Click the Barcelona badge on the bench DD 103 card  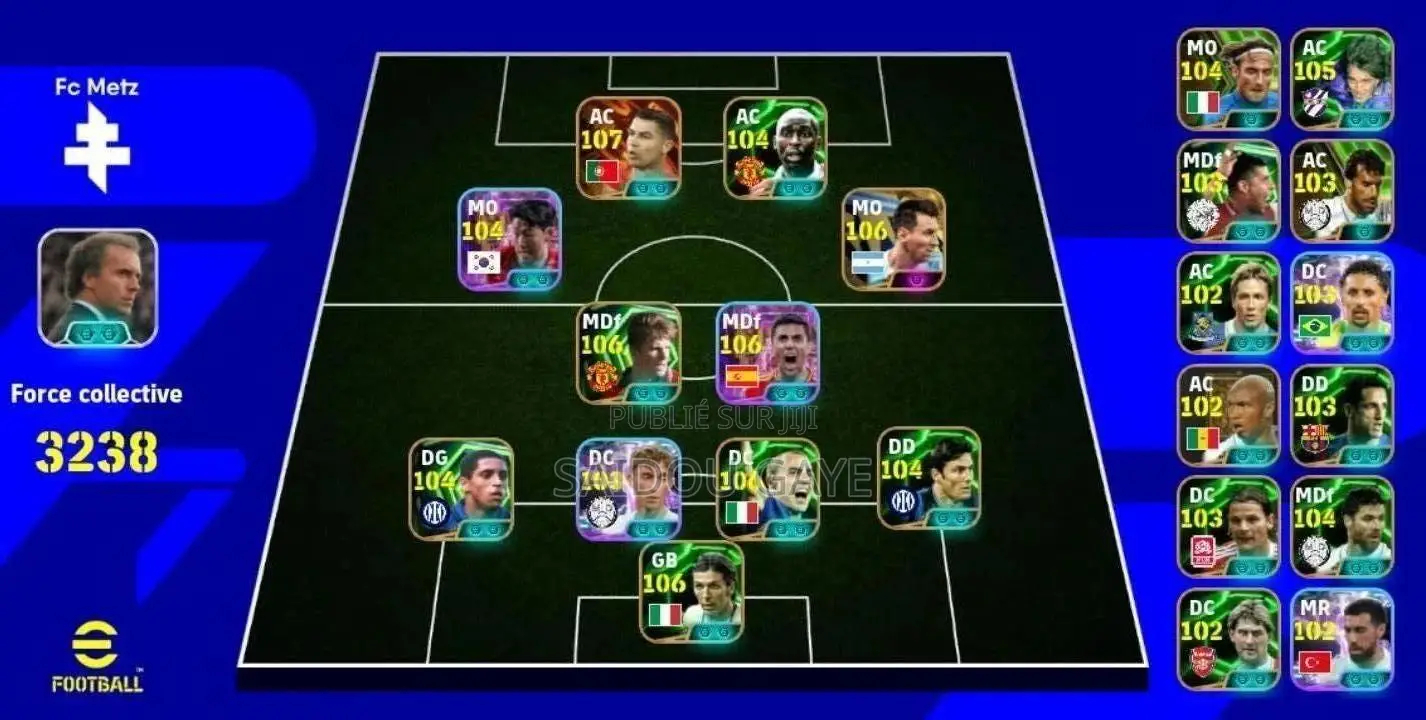[1315, 440]
